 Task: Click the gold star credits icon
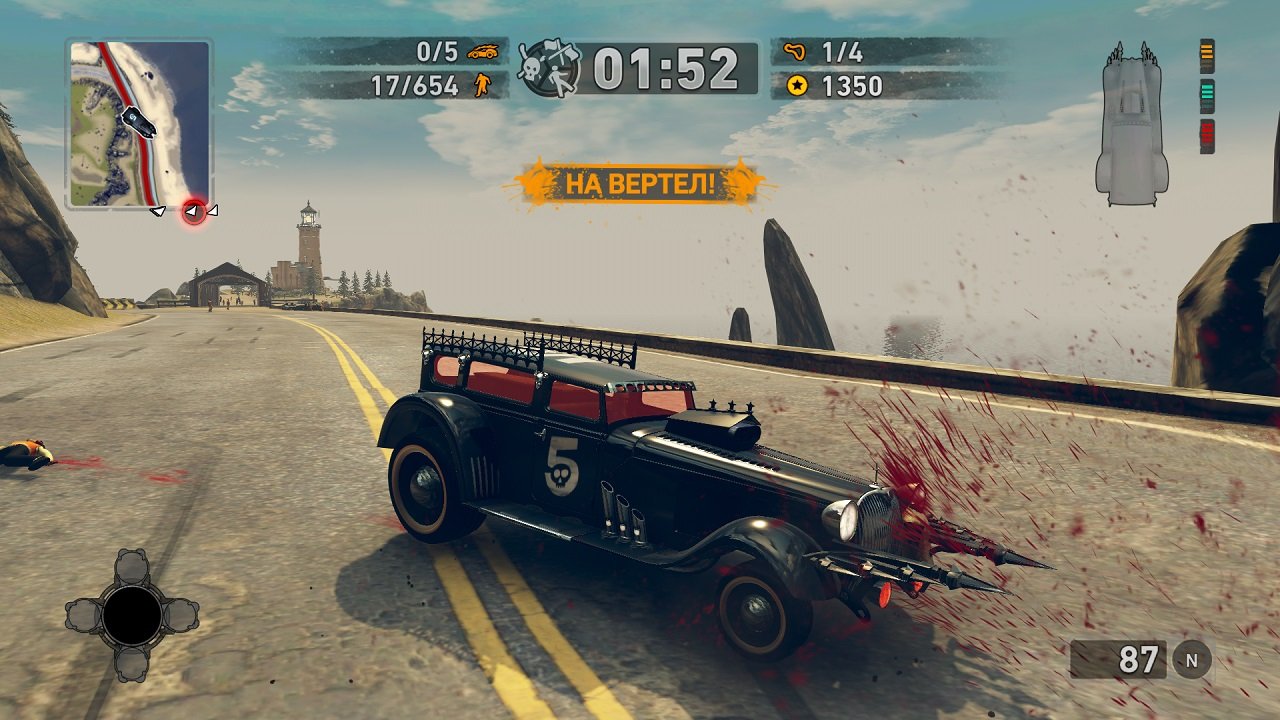797,86
